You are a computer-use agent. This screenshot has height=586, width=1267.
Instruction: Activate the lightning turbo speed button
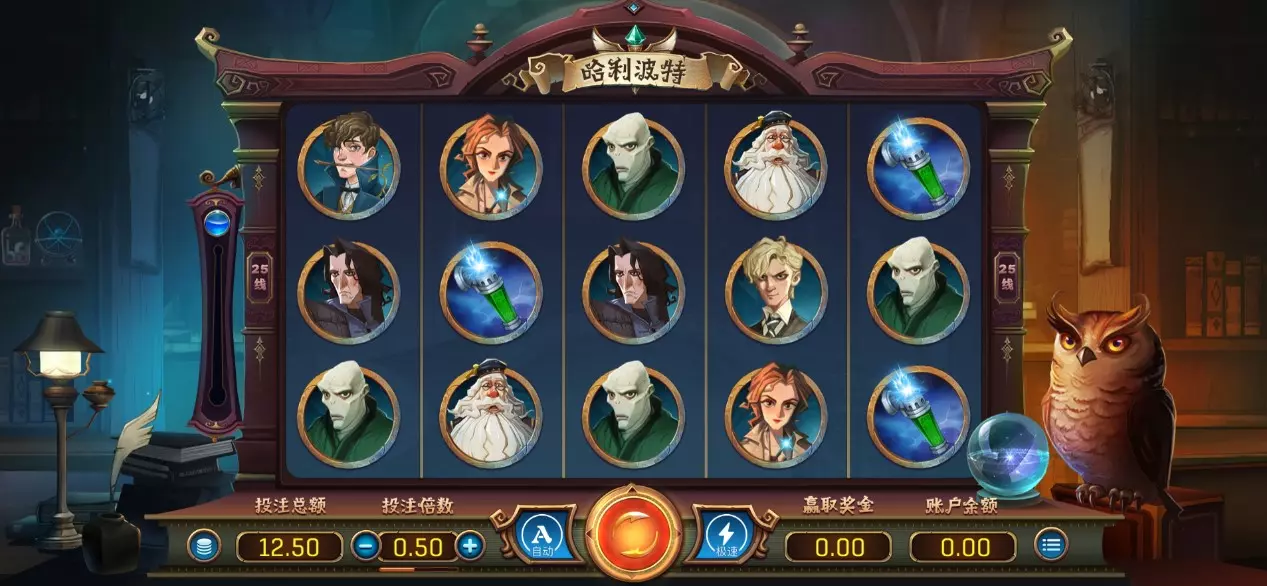point(728,533)
